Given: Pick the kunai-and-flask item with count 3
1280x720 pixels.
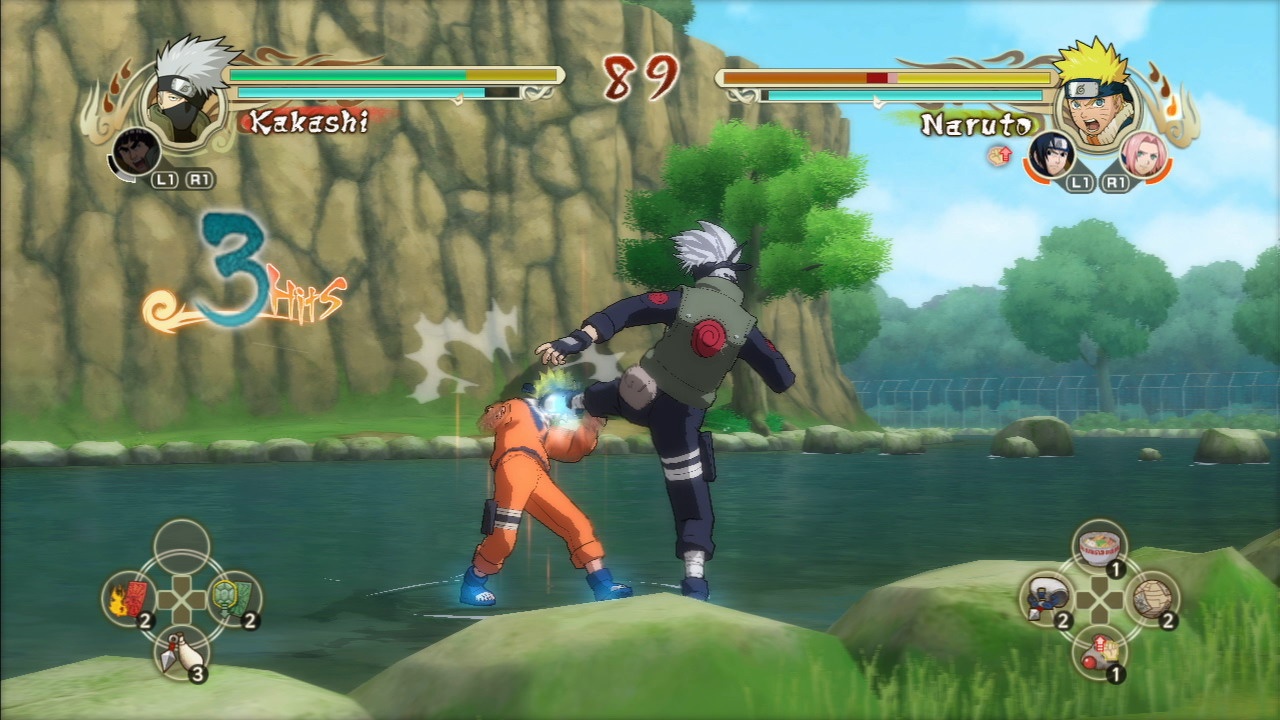Looking at the screenshot, I should coord(185,652).
